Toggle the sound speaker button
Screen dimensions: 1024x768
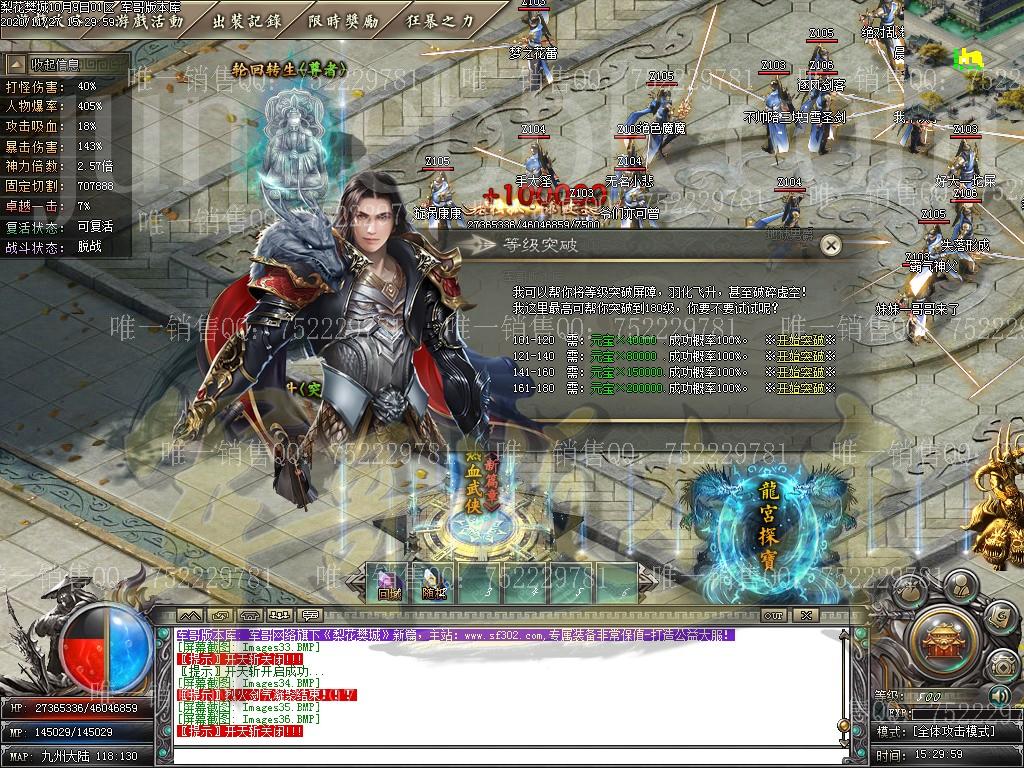click(998, 695)
